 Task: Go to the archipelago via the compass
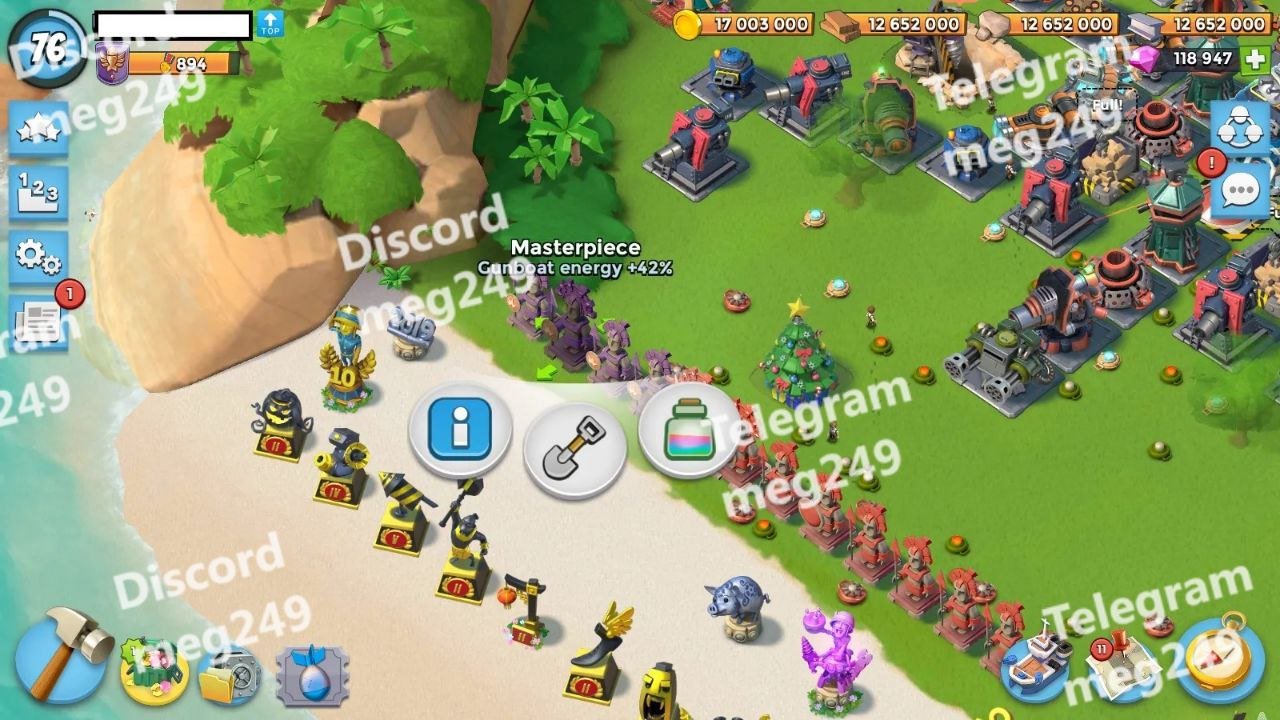pos(1220,660)
